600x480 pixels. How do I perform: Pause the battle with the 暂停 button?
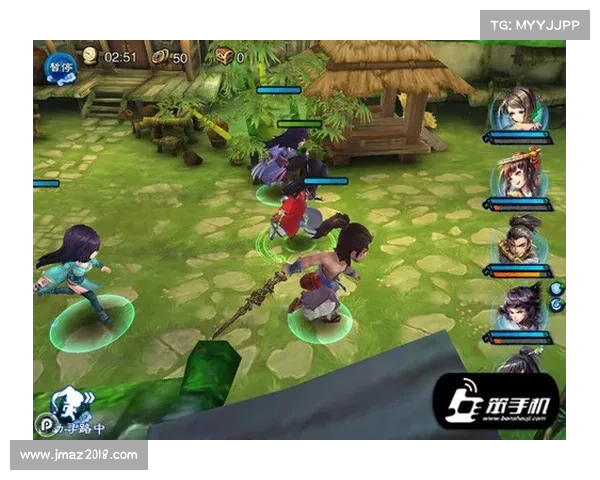[x=59, y=66]
